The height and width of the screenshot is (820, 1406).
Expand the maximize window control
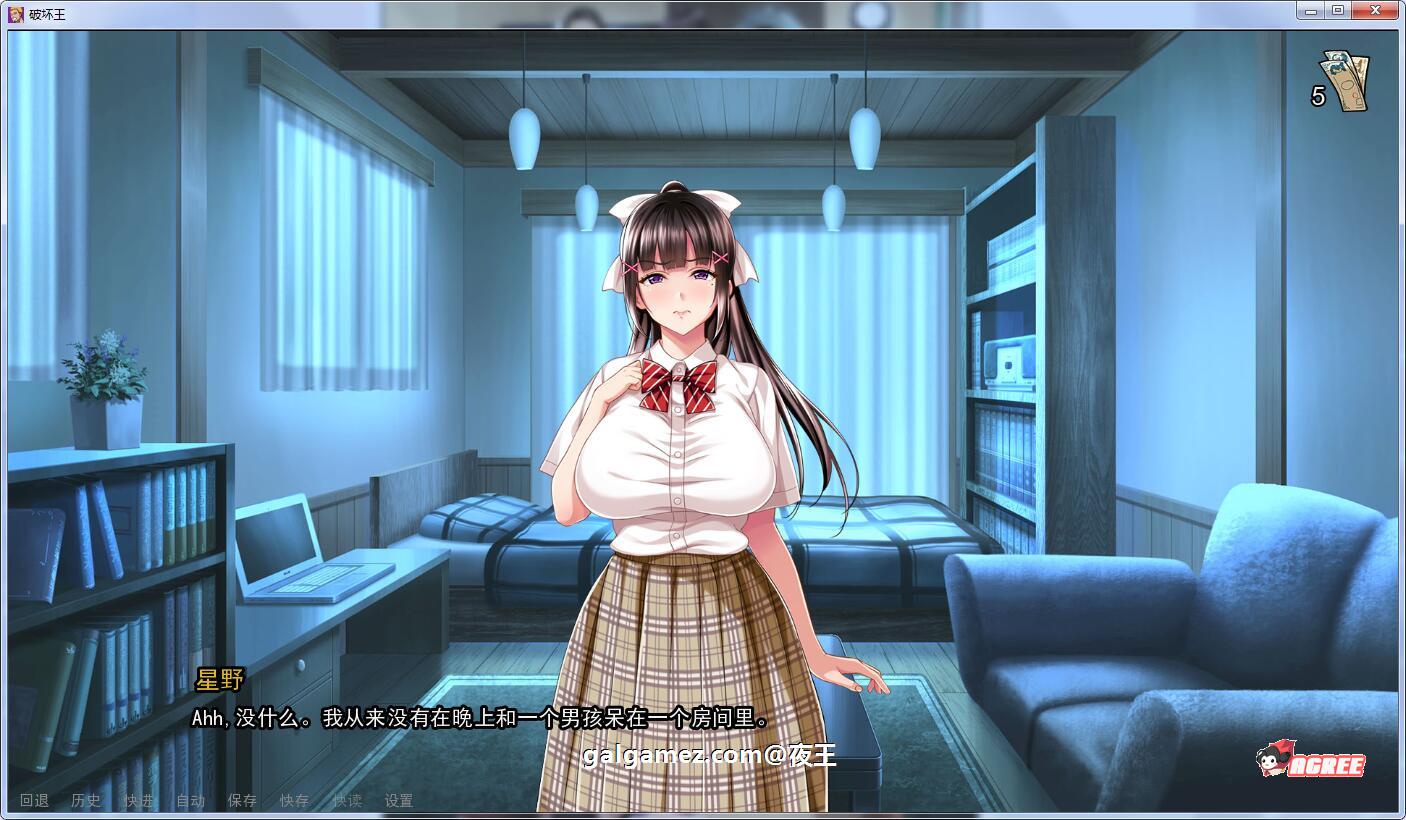1338,9
